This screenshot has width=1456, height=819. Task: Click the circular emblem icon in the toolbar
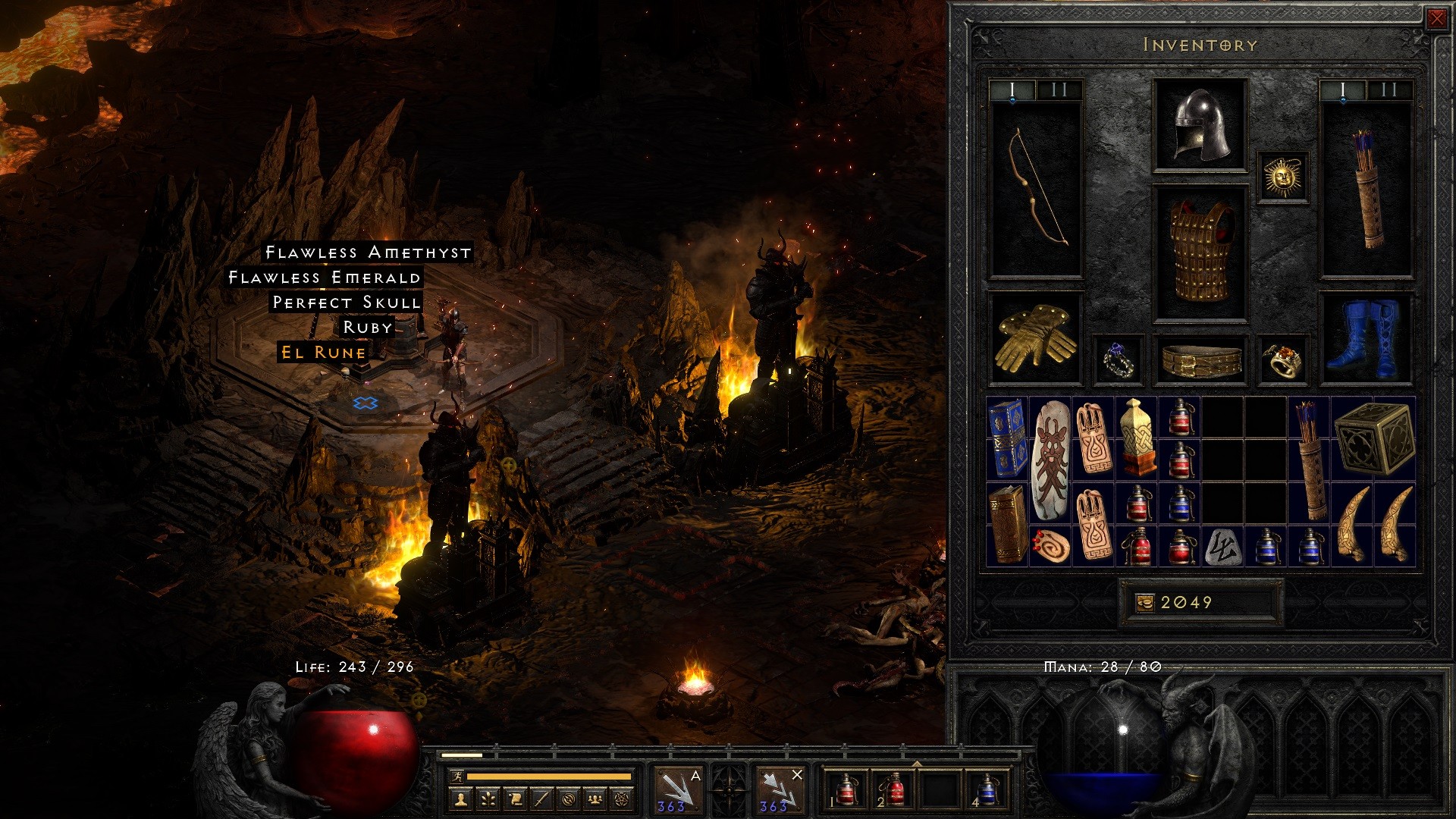tap(568, 800)
